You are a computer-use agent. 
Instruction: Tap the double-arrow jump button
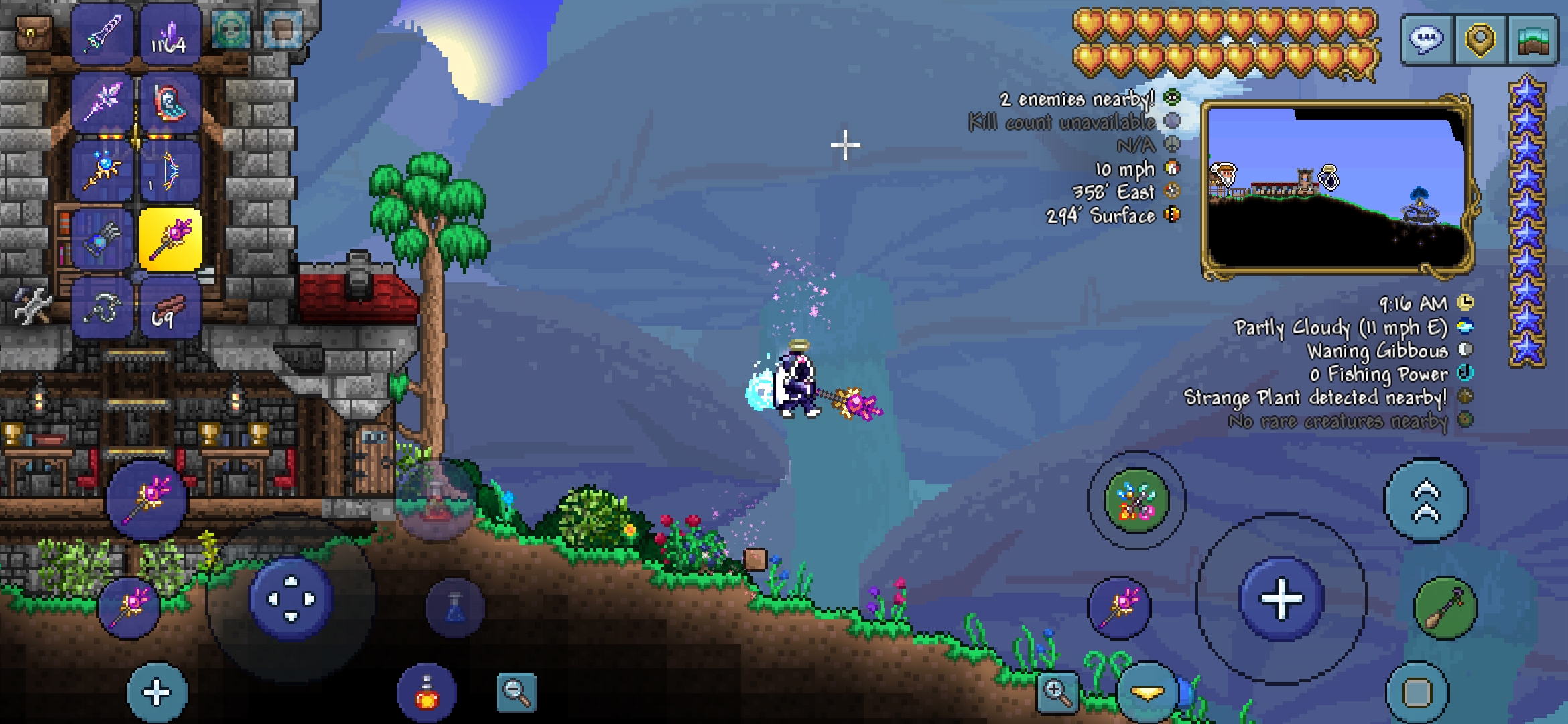1426,501
